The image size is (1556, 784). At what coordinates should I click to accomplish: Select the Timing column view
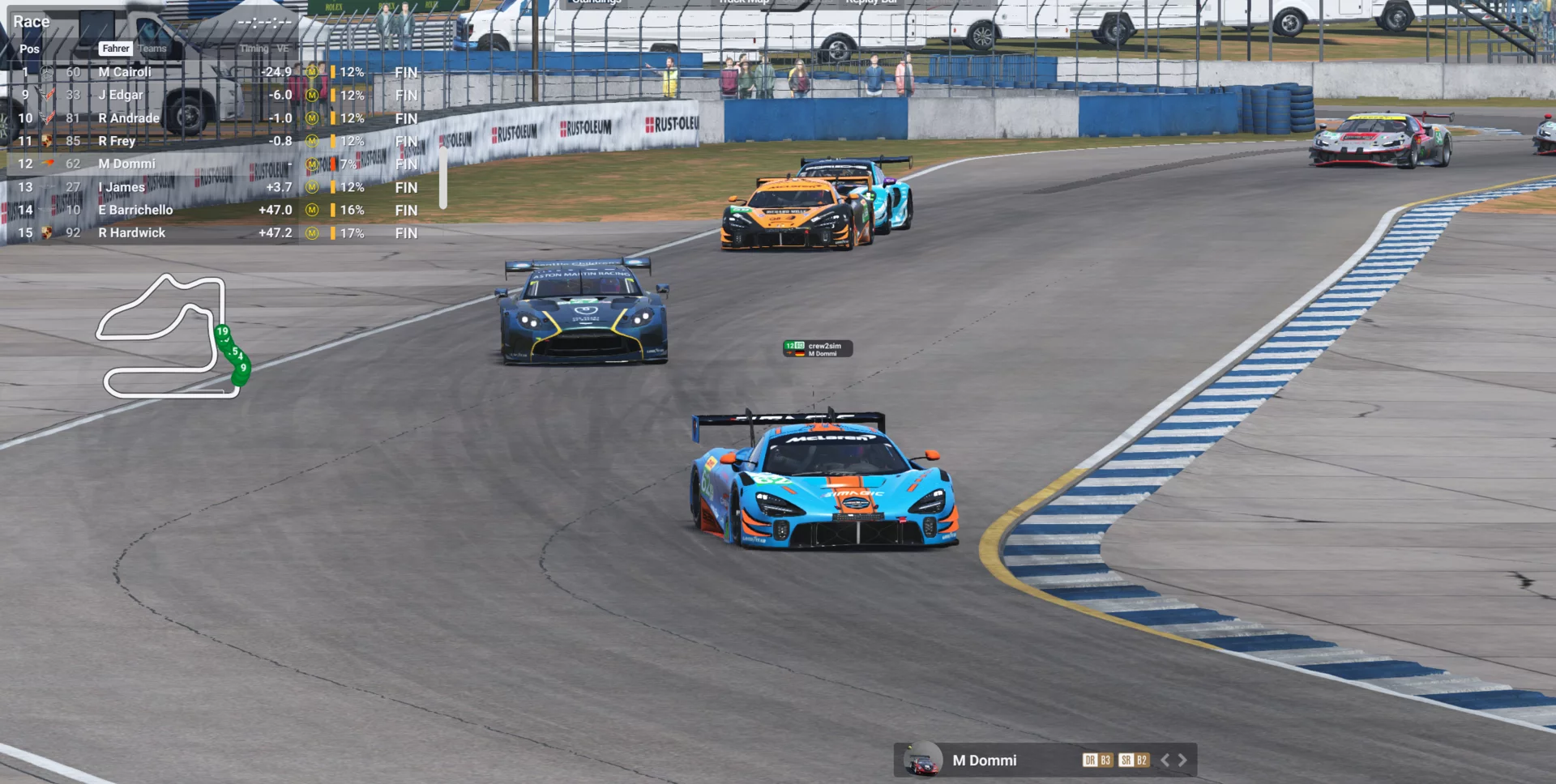coord(254,49)
